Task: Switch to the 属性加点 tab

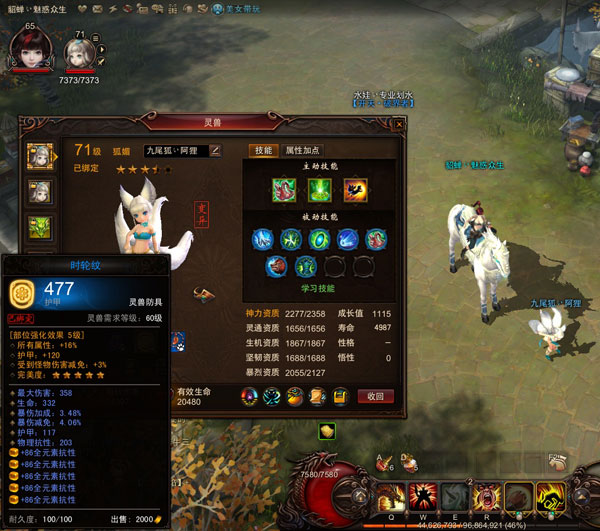Action: pyautogui.click(x=301, y=150)
